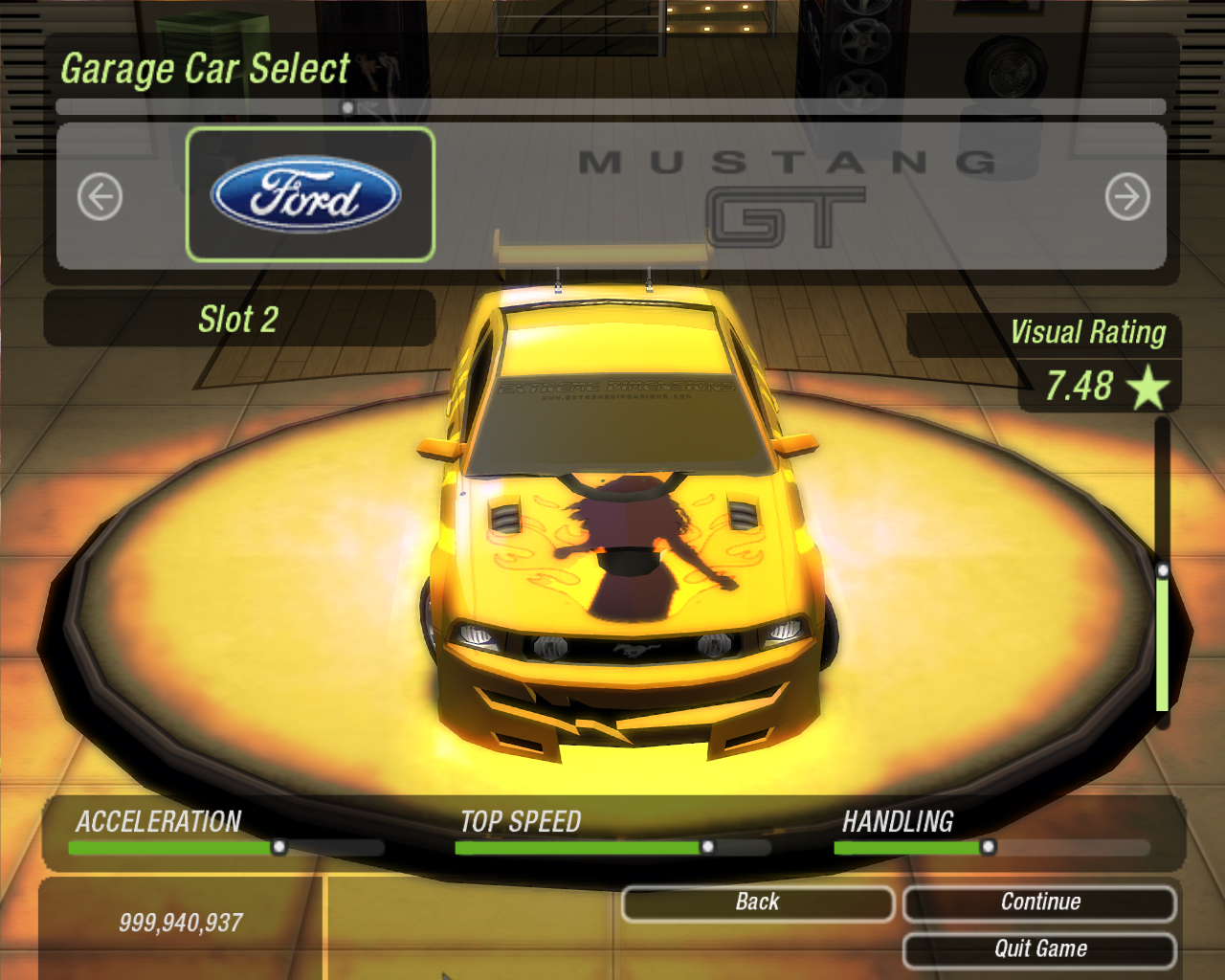Click the Back button
The image size is (1225, 980).
tap(757, 902)
